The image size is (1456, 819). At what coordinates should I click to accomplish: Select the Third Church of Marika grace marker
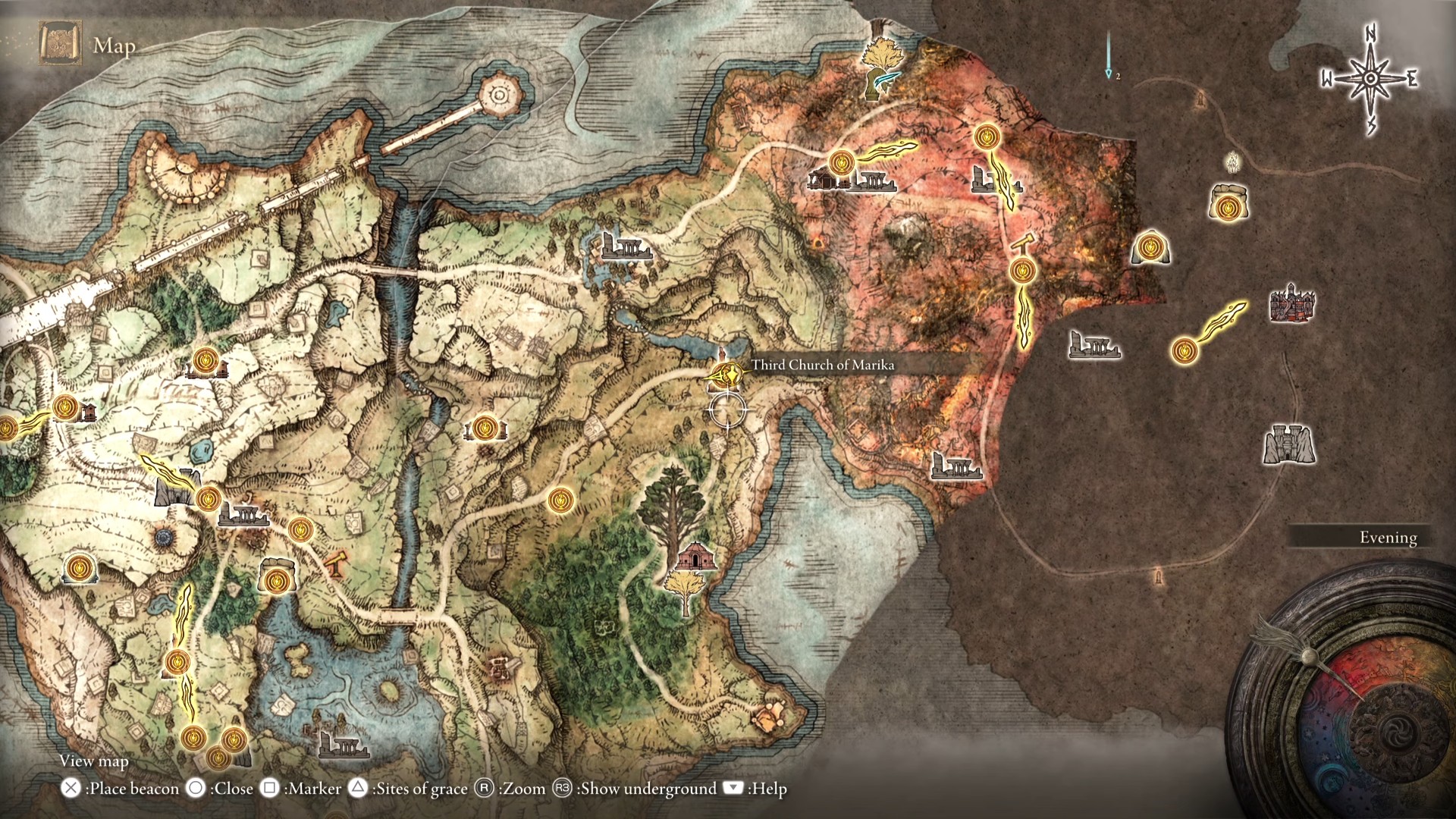click(726, 375)
